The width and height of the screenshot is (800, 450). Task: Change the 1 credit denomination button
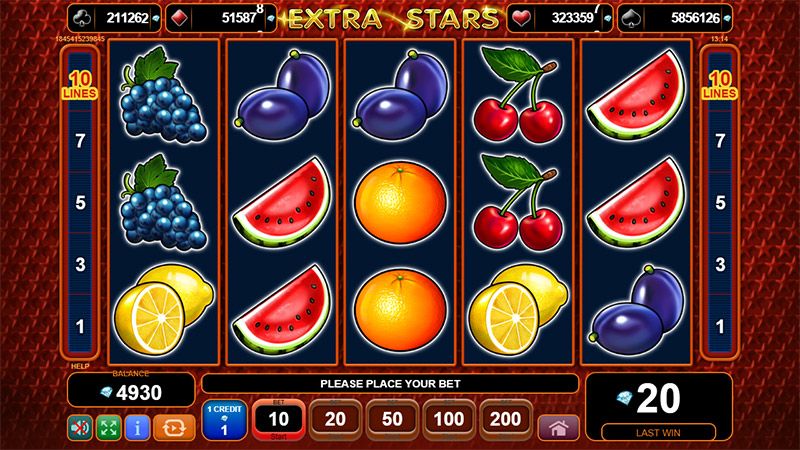point(224,420)
